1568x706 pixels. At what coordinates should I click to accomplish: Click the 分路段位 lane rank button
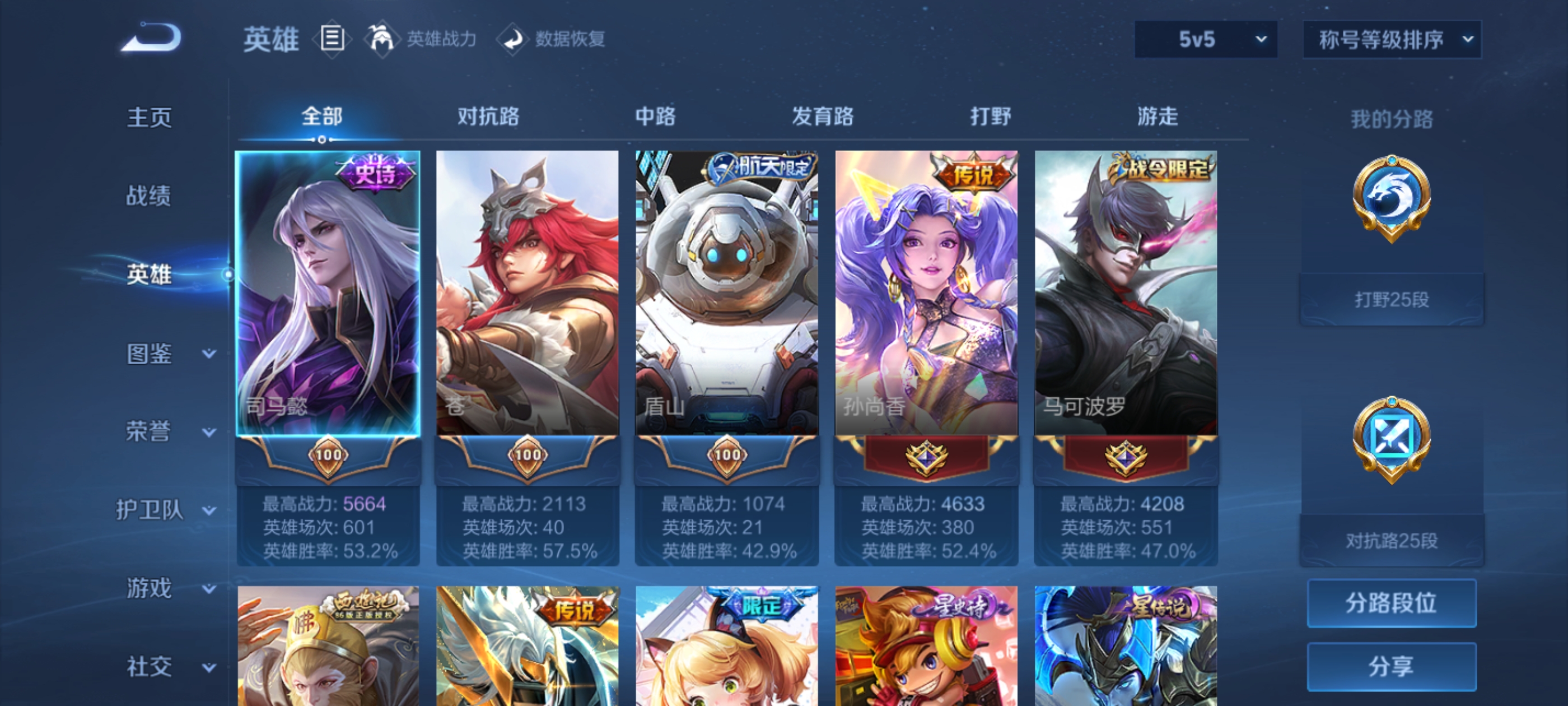click(x=1392, y=603)
